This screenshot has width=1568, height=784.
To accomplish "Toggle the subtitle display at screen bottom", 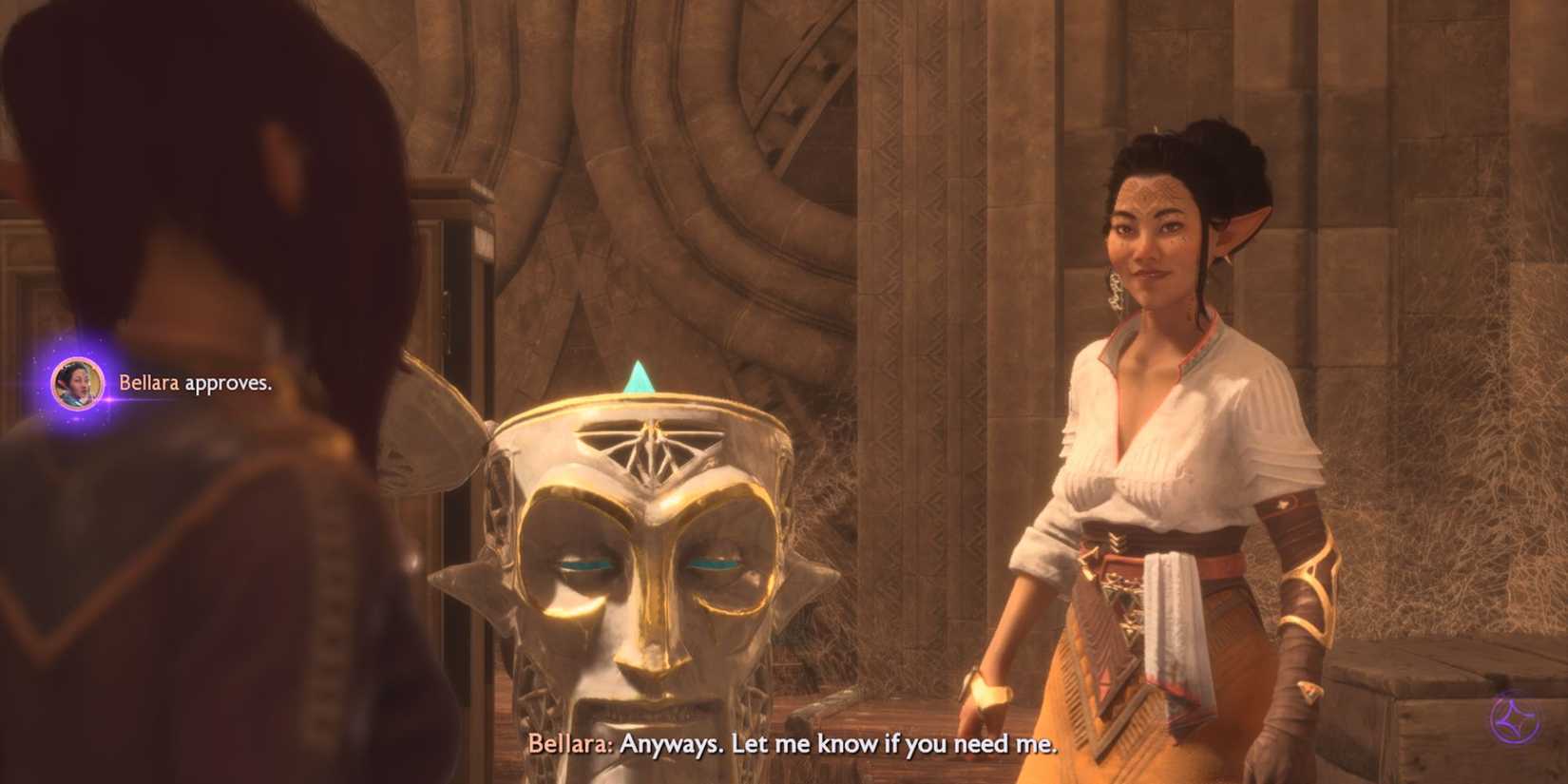I will pyautogui.click(x=796, y=747).
